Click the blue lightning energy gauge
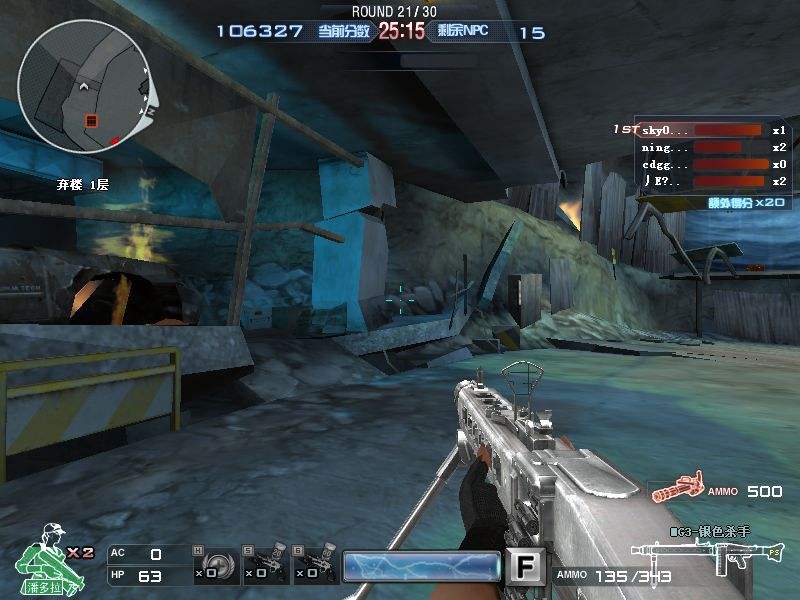800x600 pixels. pos(421,567)
